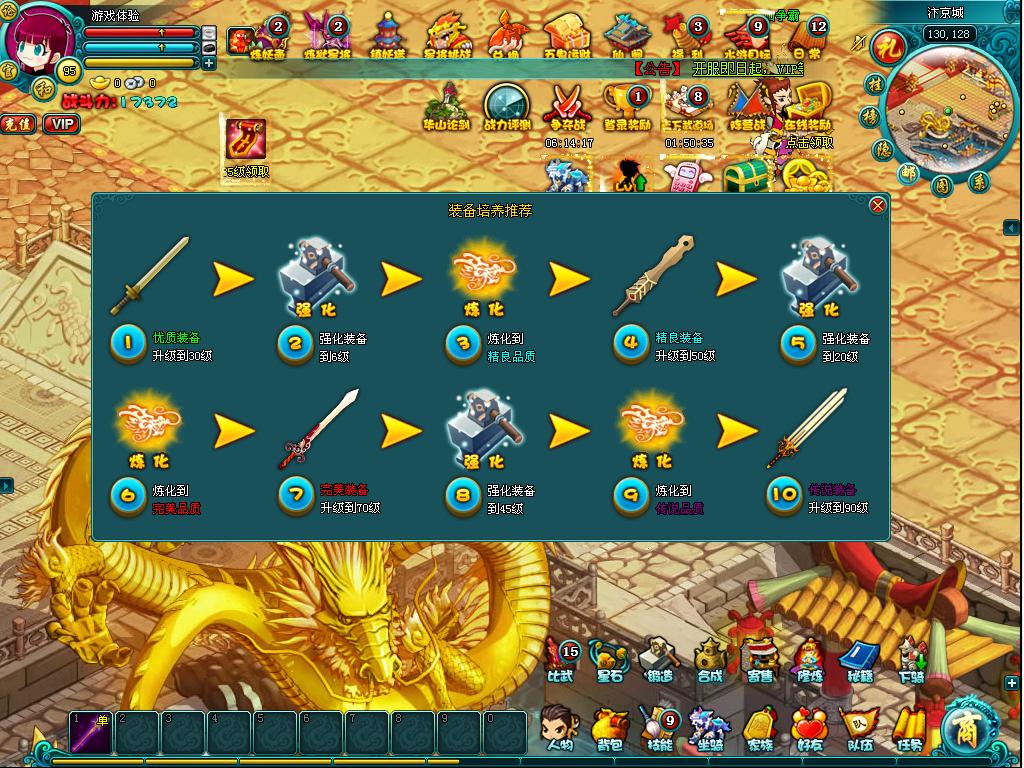Open the 战力评测 power rating icon
Image resolution: width=1024 pixels, height=768 pixels.
click(x=507, y=108)
